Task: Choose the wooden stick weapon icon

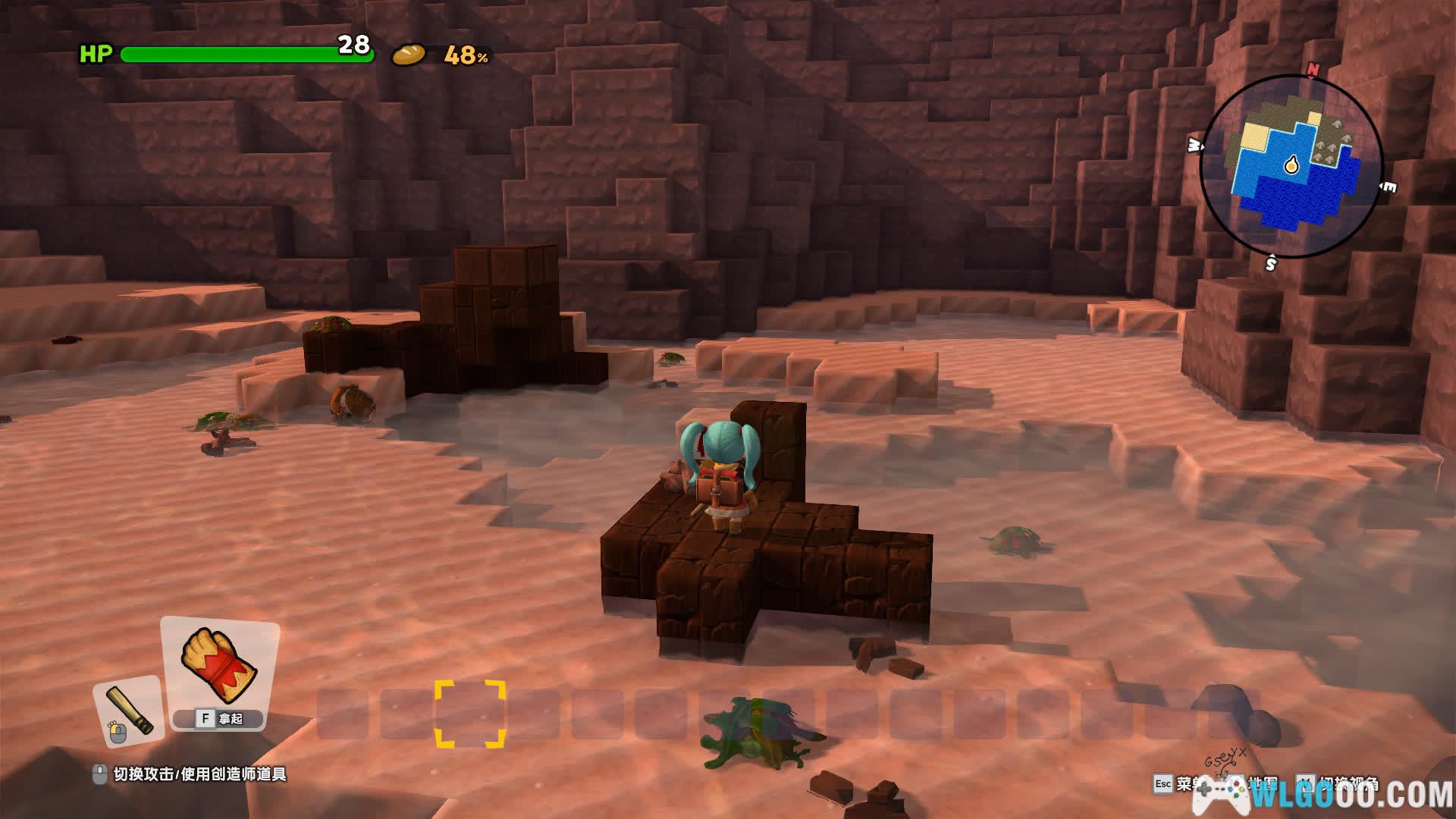Action: 128,711
